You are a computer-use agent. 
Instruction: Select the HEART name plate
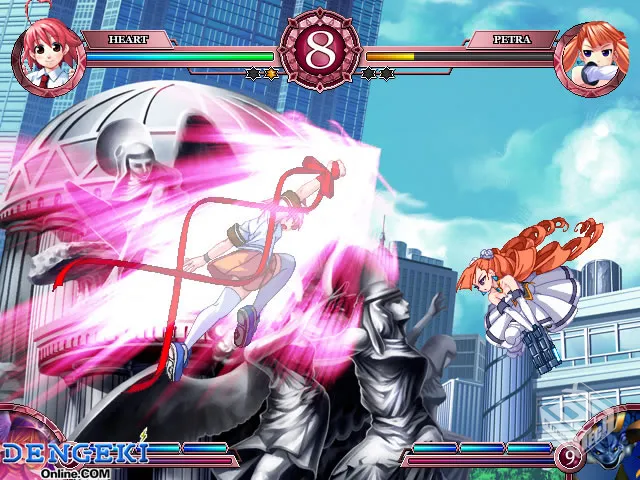point(128,40)
